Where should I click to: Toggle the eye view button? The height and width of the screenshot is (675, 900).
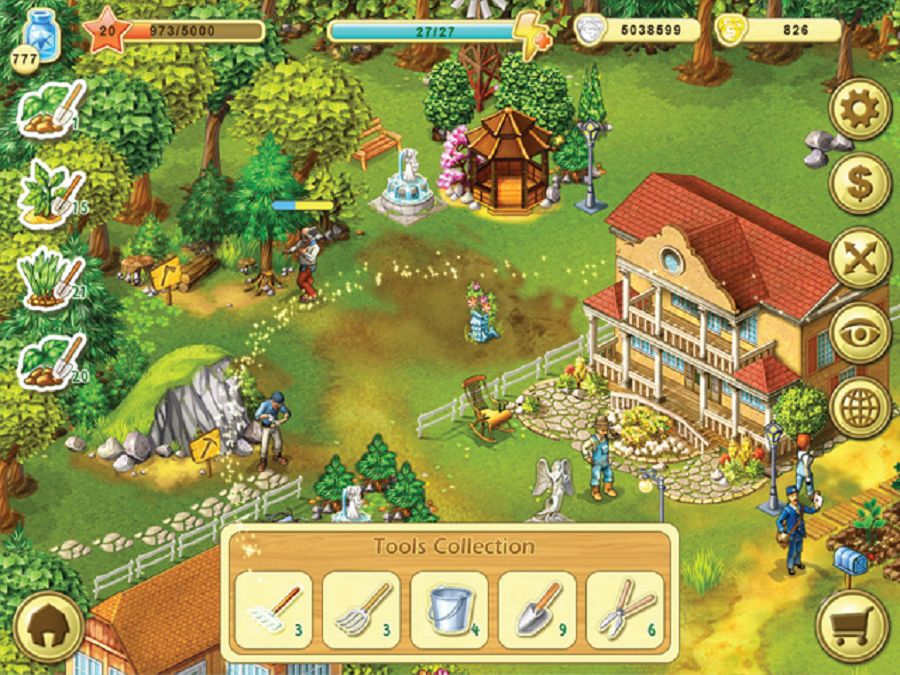tap(859, 333)
